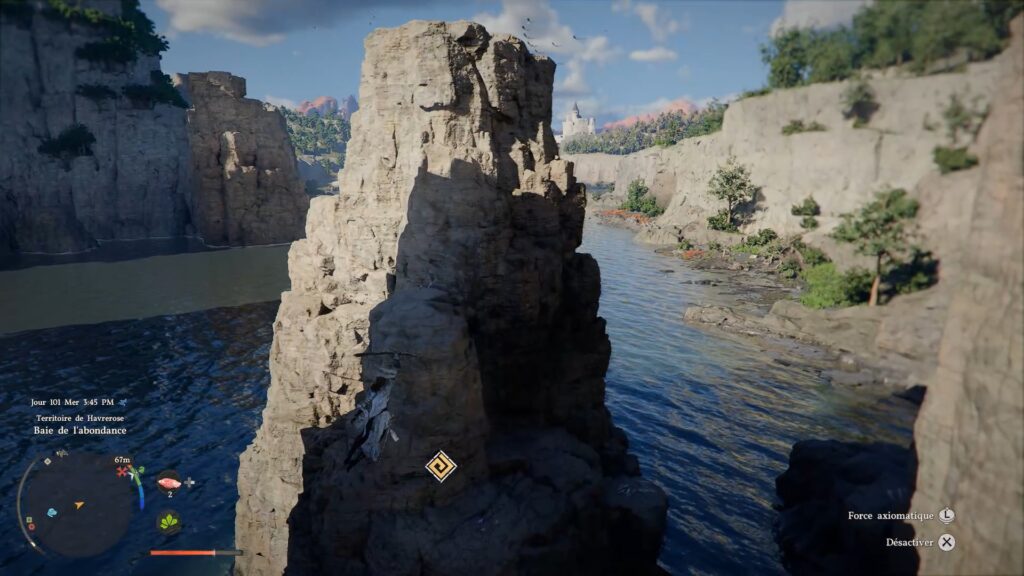Select the raw meat item slot
The height and width of the screenshot is (576, 1024).
click(x=168, y=482)
